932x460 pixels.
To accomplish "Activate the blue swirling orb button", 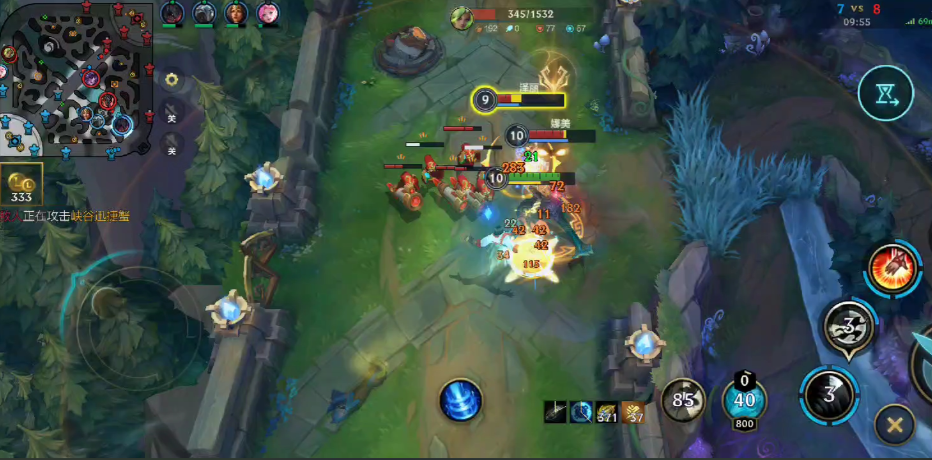I will tap(461, 401).
